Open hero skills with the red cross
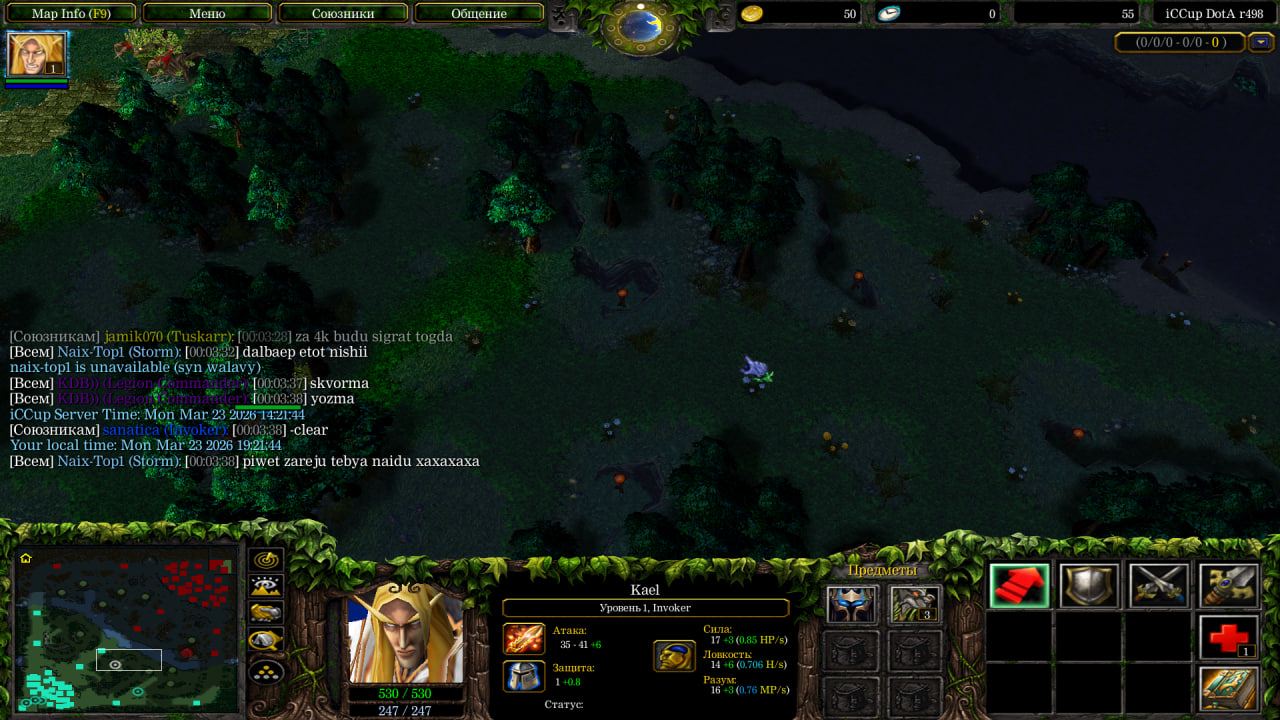The width and height of the screenshot is (1280, 720). tap(1229, 638)
